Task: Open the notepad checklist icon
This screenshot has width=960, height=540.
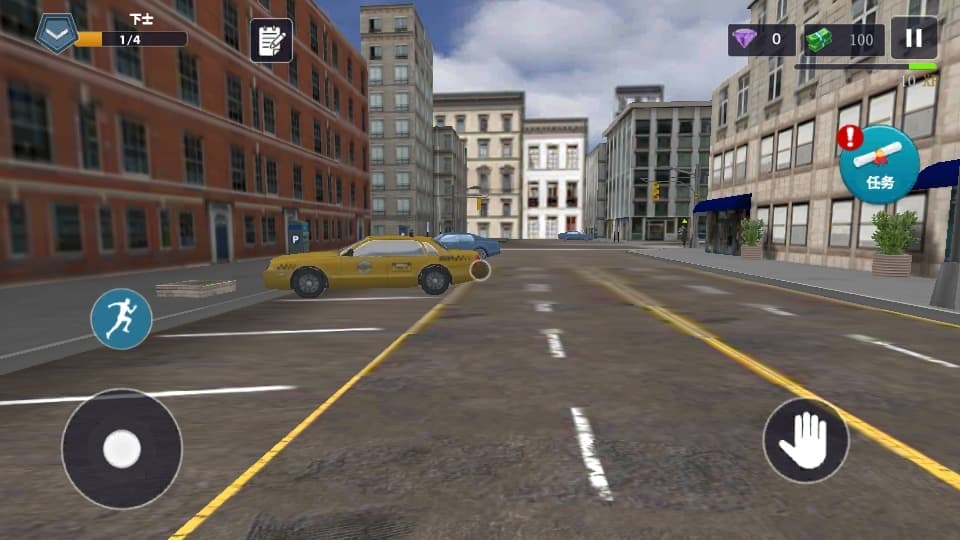Action: tap(270, 40)
